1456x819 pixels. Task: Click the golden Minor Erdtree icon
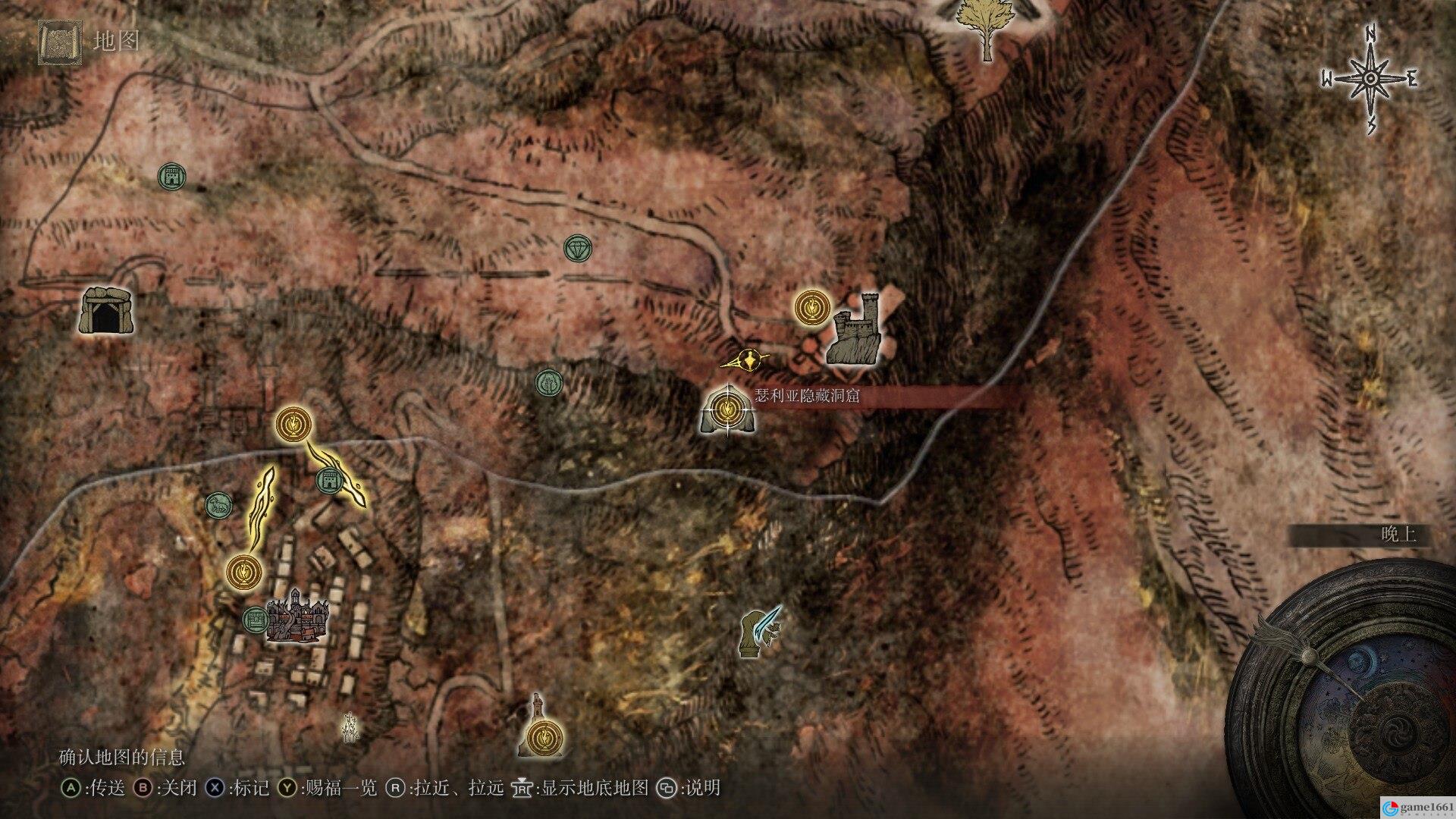986,30
